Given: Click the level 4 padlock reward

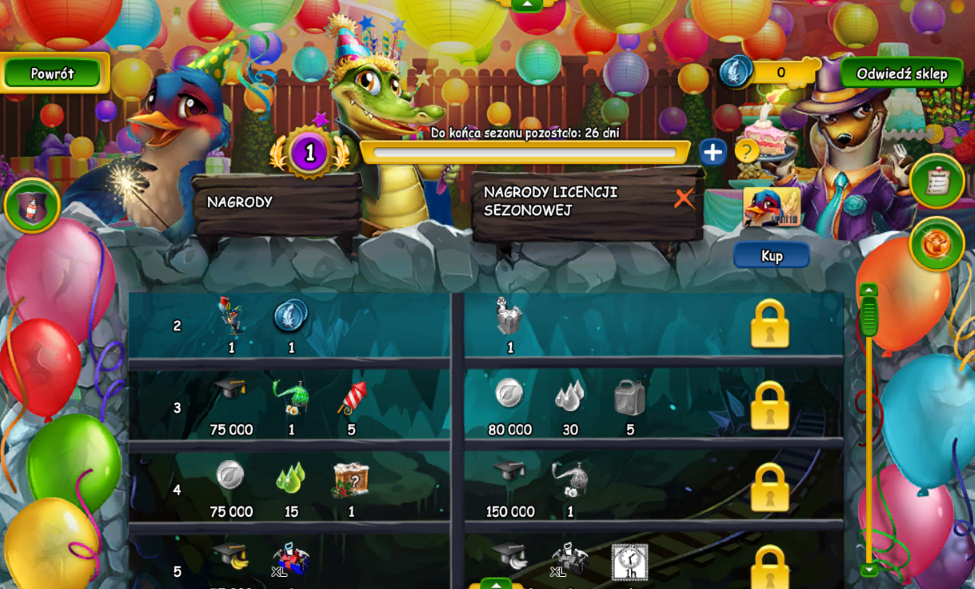Looking at the screenshot, I should pos(769,487).
